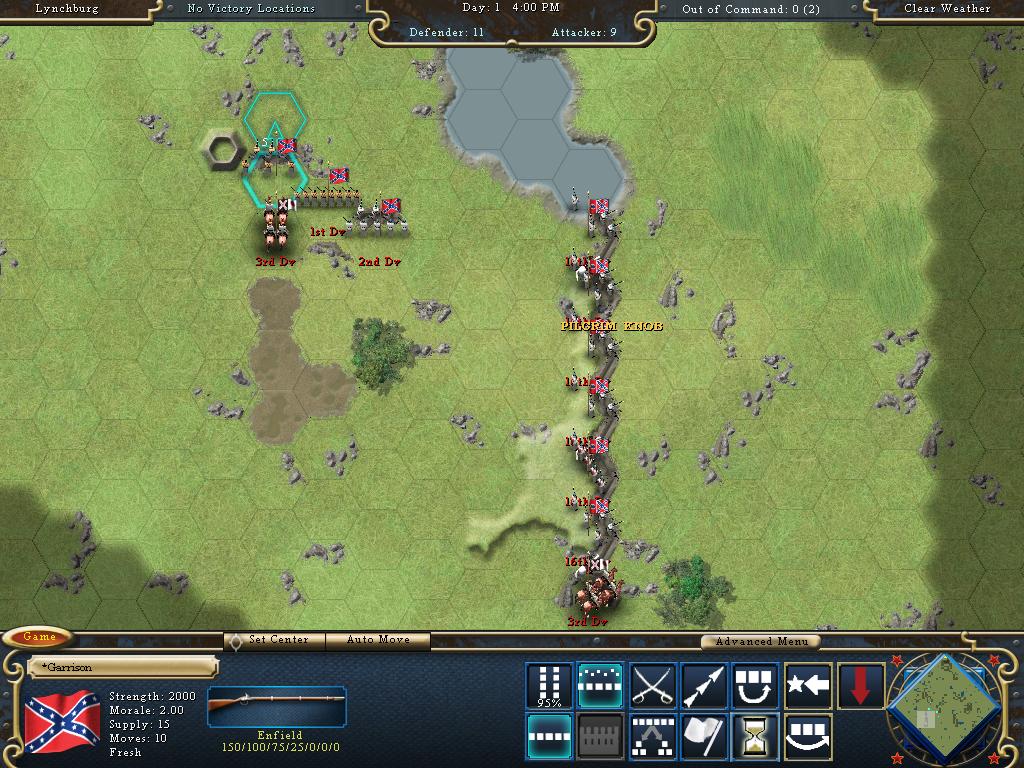Select the column formation icon showing 95%
1024x768 pixels.
point(550,686)
